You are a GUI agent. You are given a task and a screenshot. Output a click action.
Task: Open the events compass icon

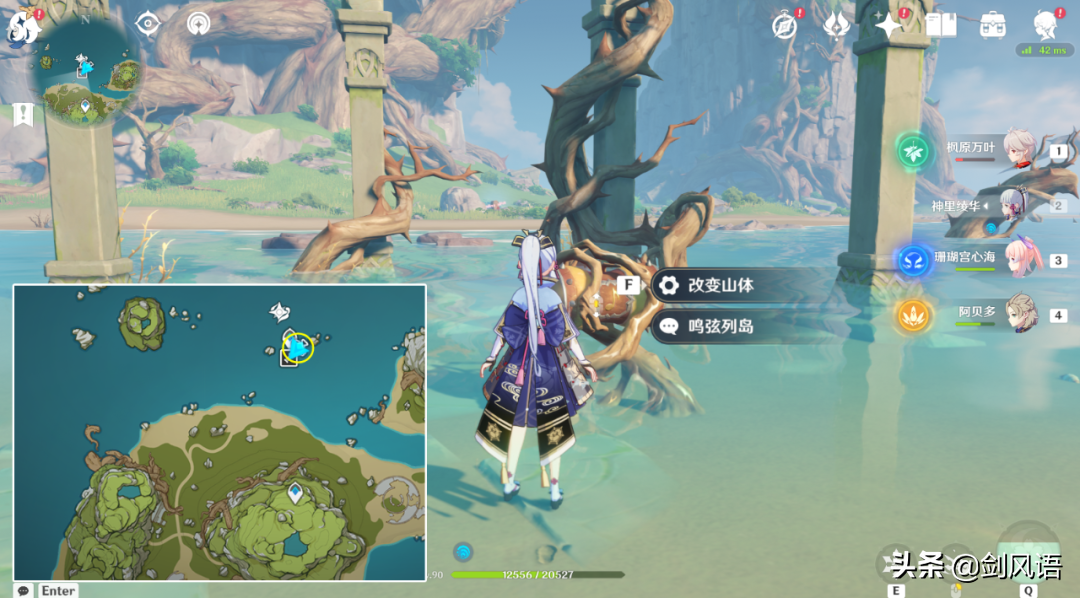pyautogui.click(x=785, y=26)
